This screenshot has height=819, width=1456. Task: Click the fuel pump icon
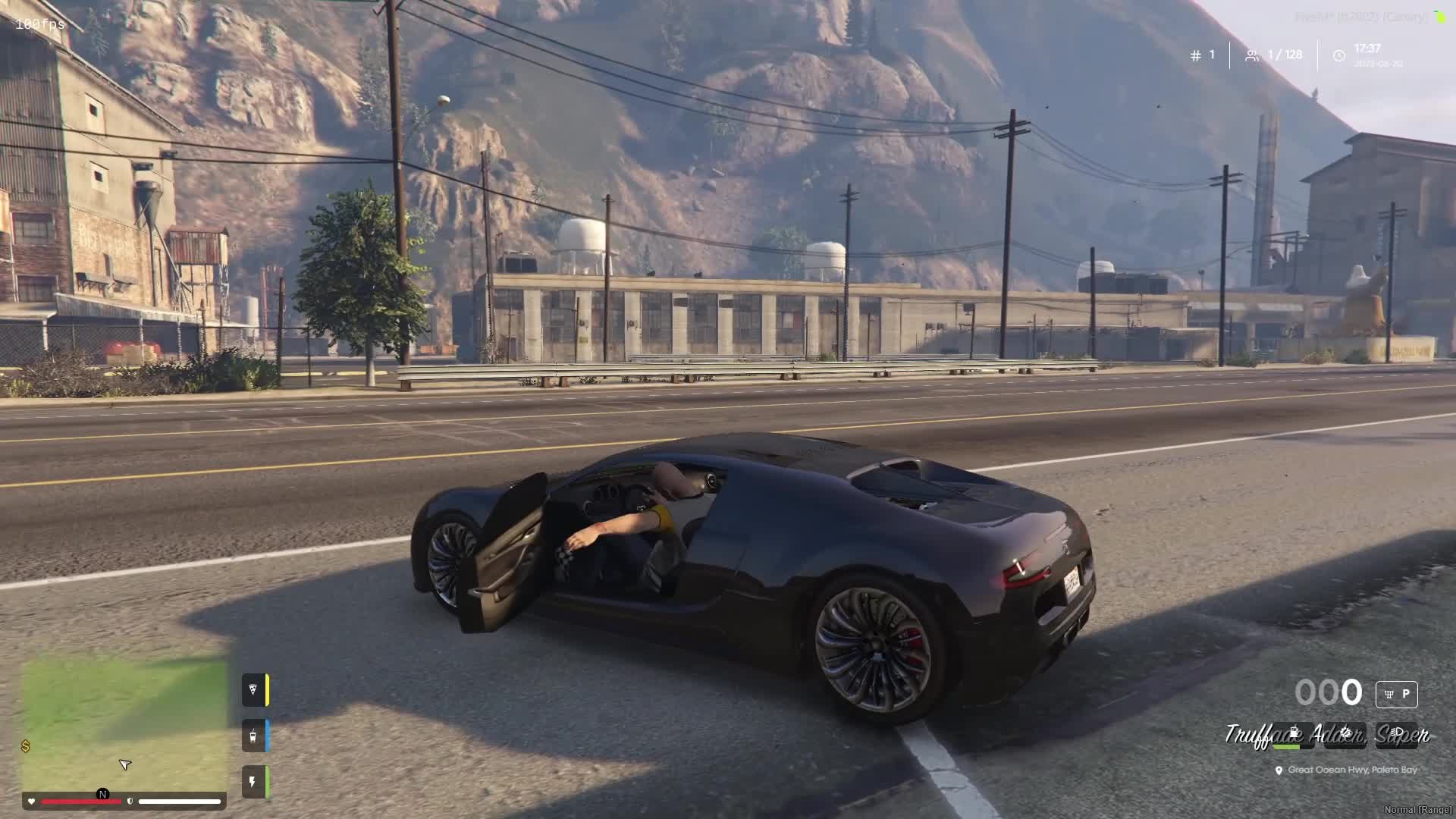point(1294,733)
